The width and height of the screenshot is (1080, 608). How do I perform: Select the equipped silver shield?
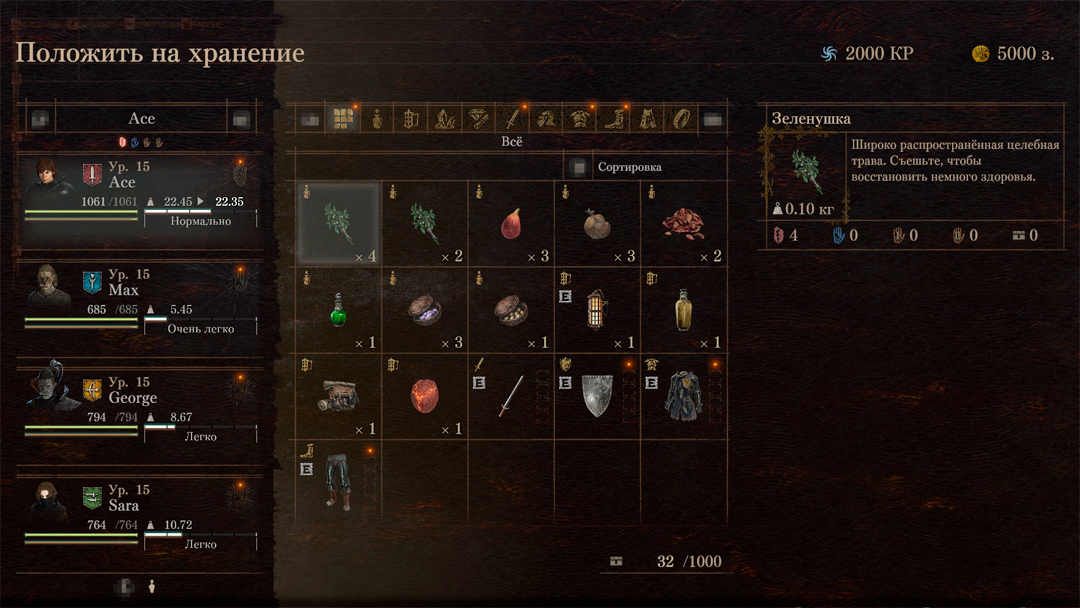[x=597, y=396]
